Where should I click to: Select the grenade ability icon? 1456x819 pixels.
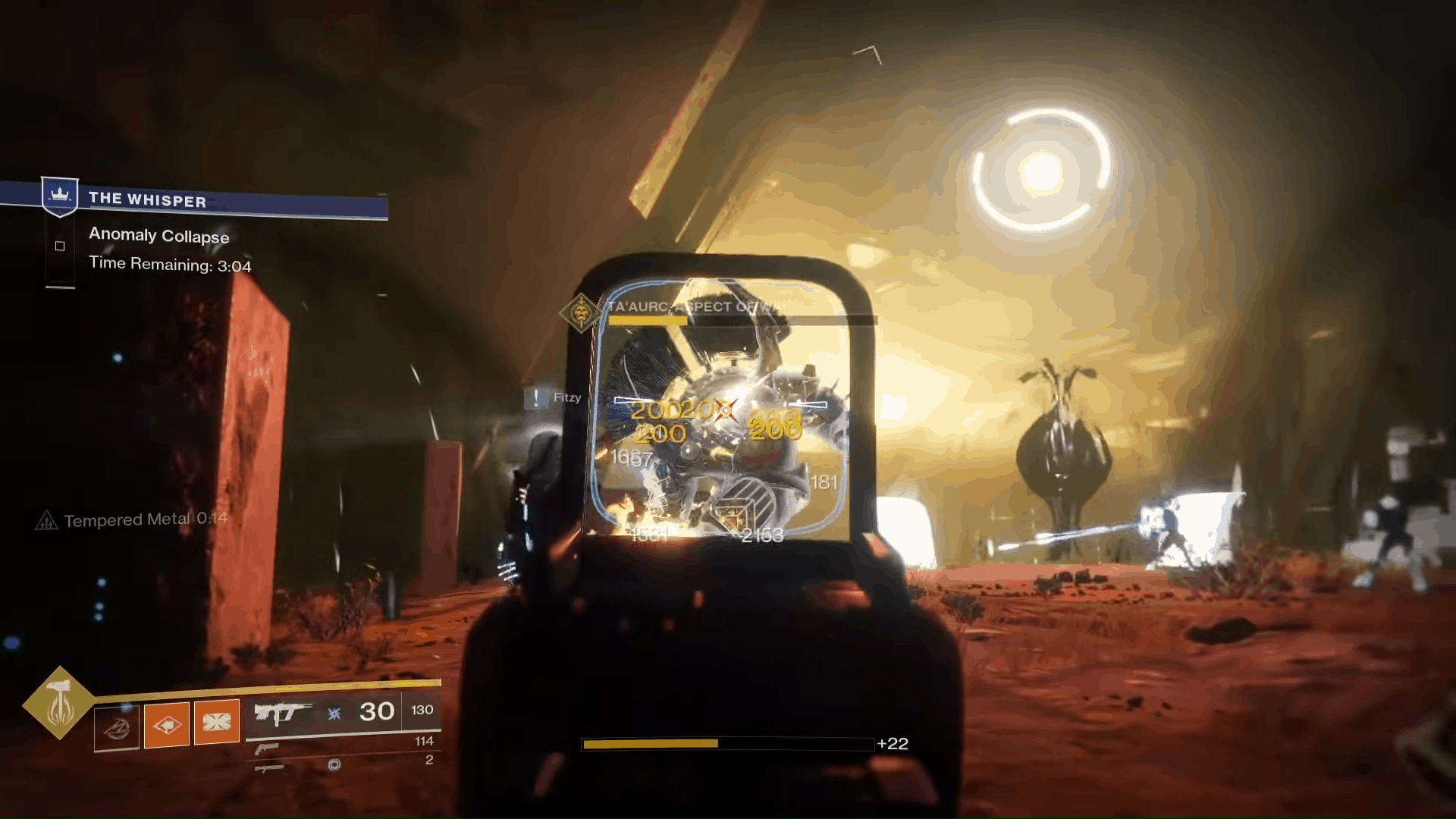tap(168, 724)
